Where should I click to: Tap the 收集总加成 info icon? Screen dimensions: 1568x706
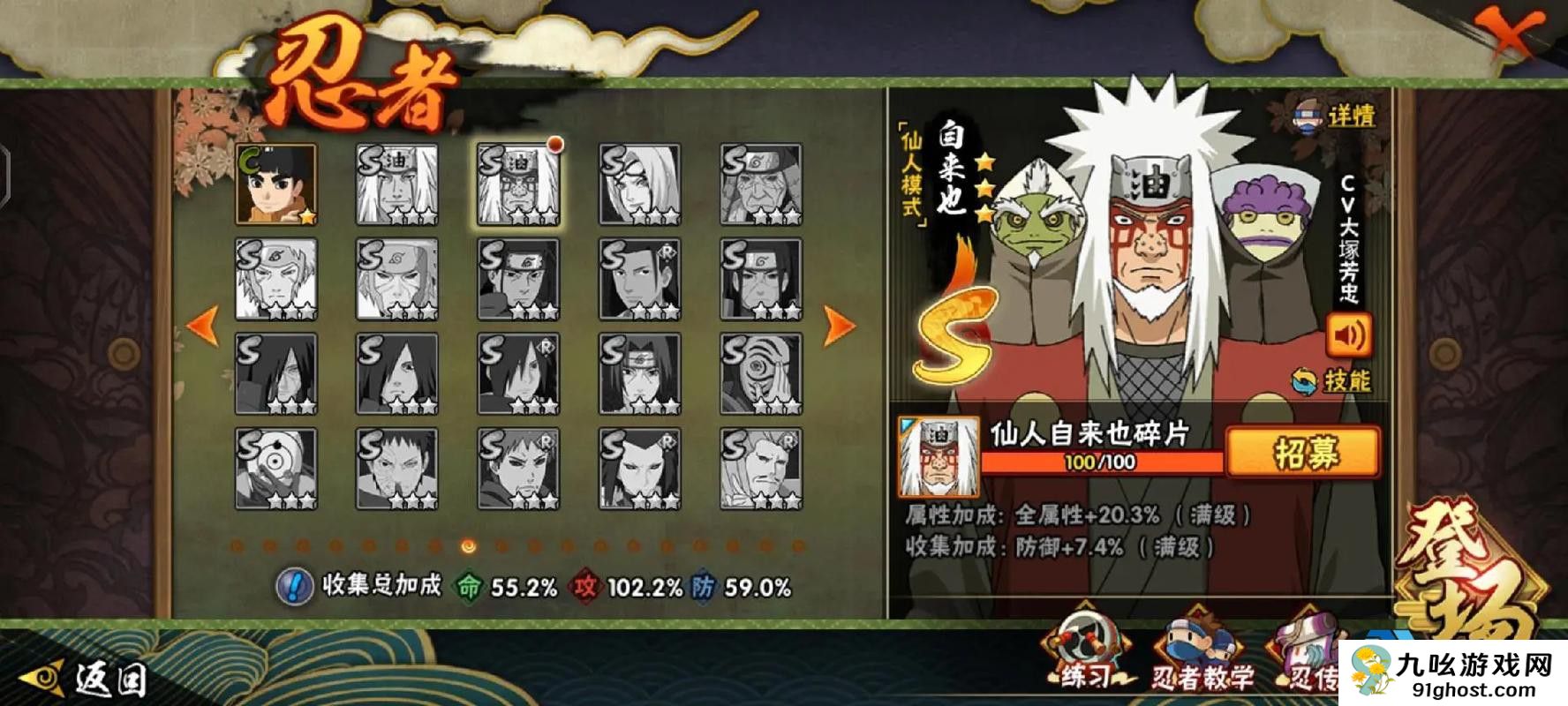(294, 586)
